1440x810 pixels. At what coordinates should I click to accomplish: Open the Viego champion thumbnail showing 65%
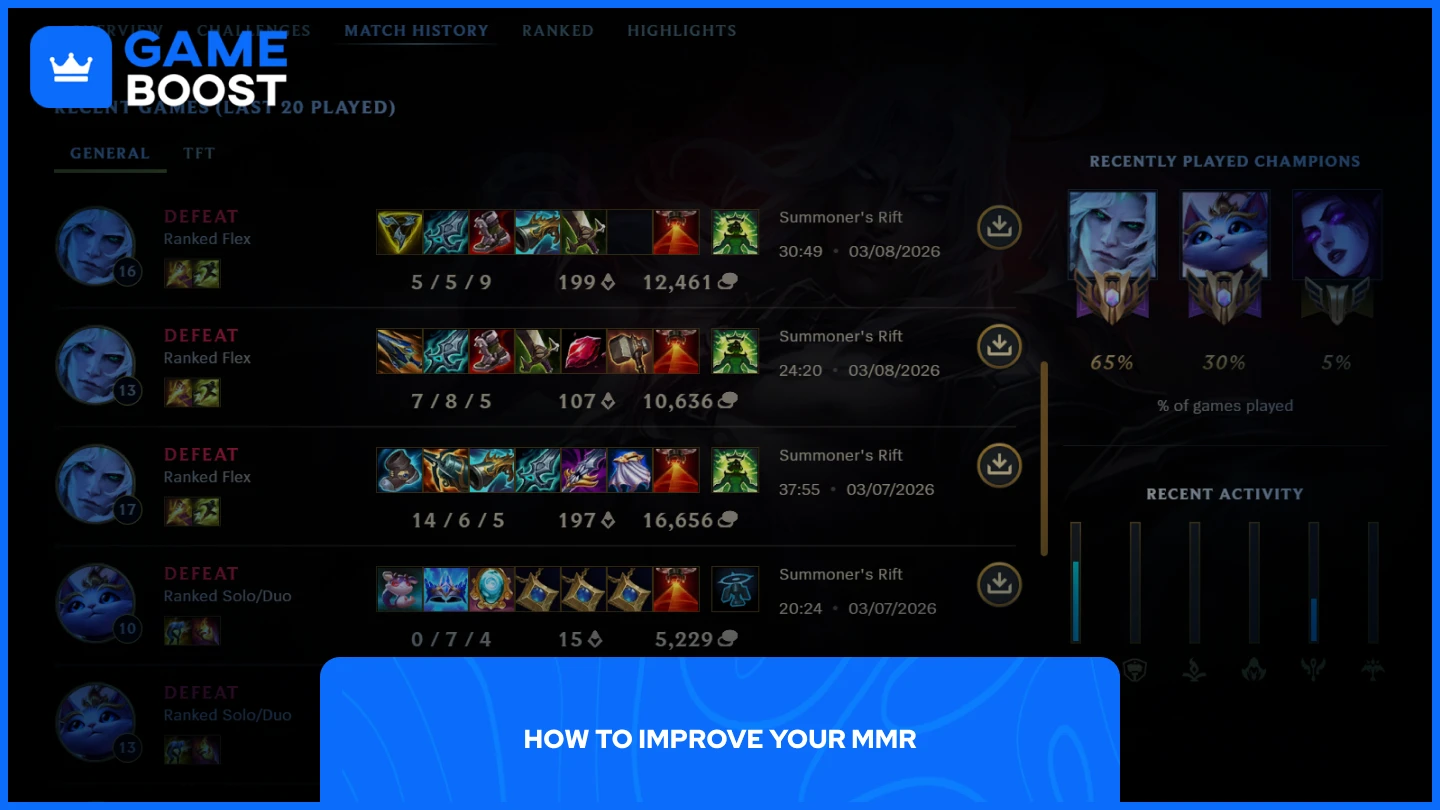point(1112,234)
